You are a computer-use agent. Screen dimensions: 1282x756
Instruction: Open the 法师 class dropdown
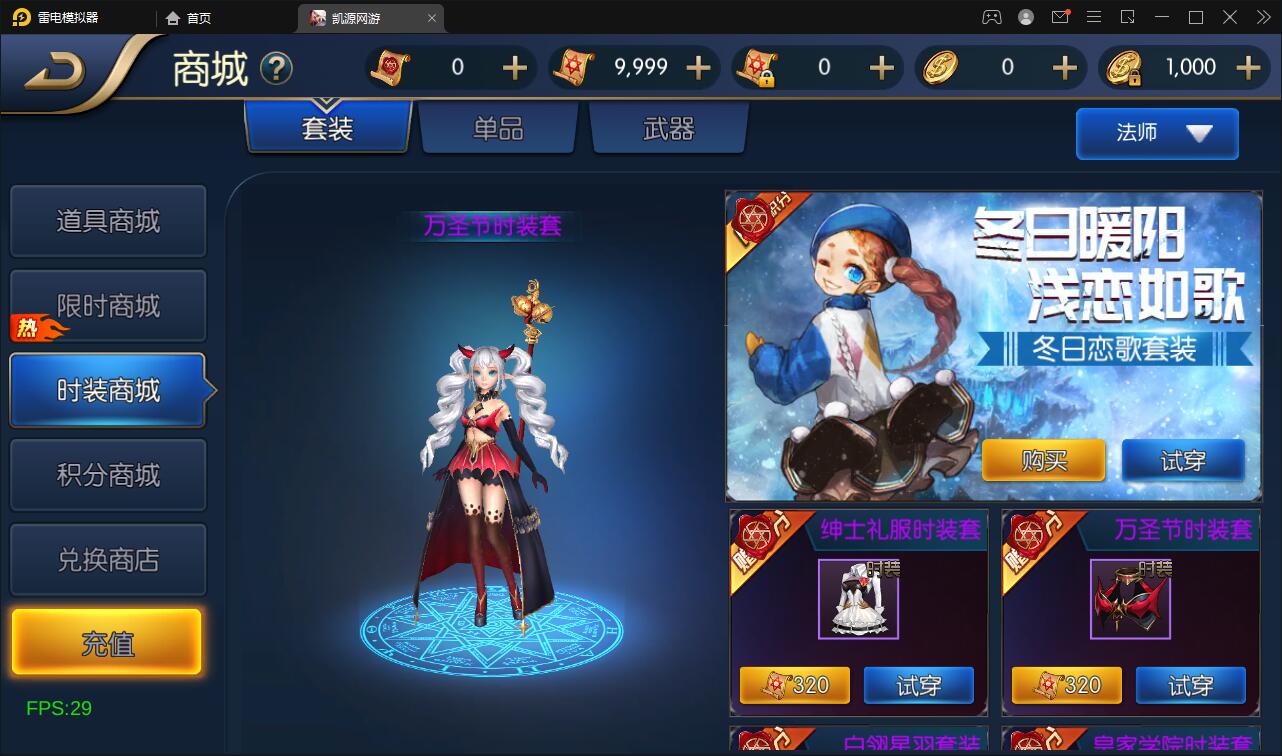pos(1156,133)
